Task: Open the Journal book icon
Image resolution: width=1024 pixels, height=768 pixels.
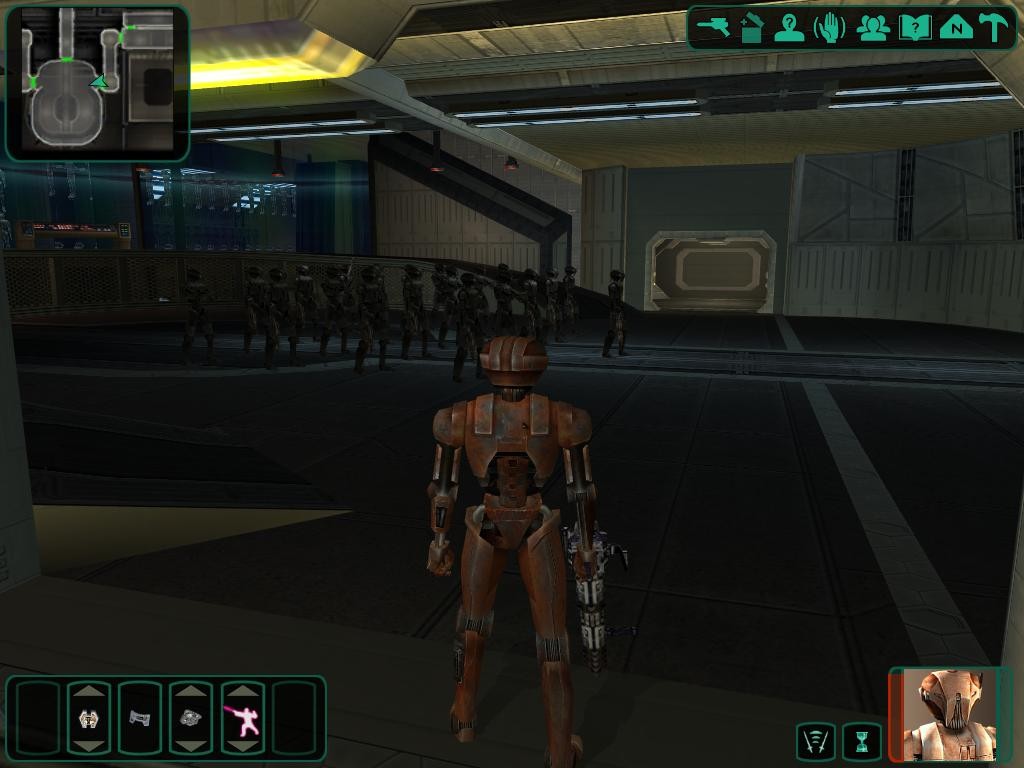Action: 914,27
